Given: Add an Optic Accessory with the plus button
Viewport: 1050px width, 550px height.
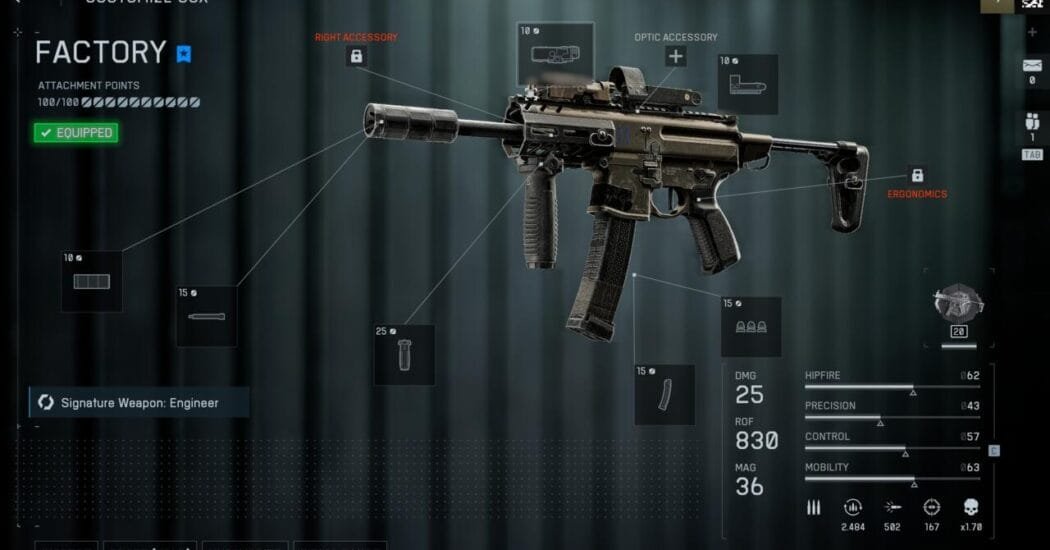Looking at the screenshot, I should pos(676,56).
